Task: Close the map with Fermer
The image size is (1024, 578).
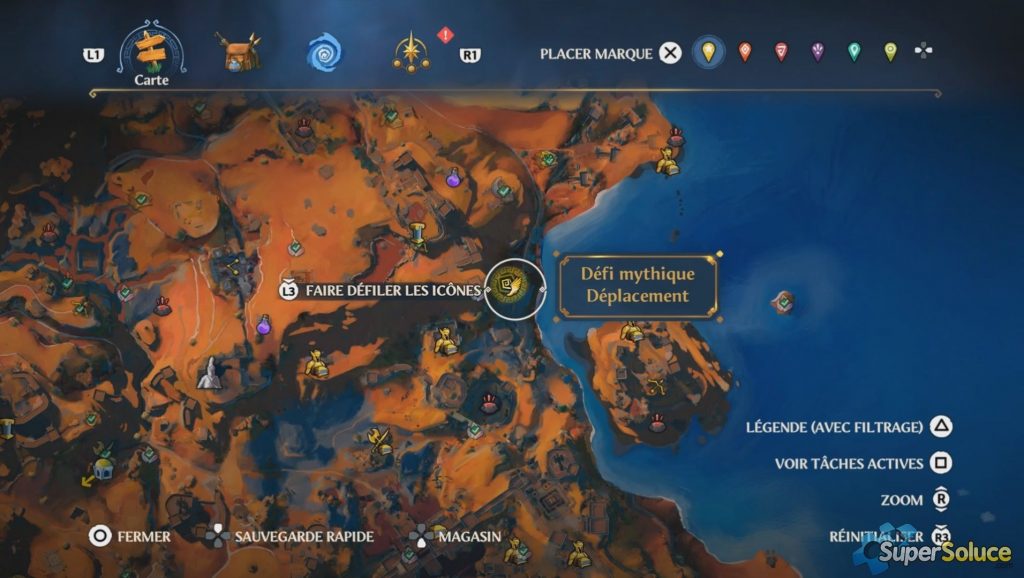Action: (x=129, y=536)
